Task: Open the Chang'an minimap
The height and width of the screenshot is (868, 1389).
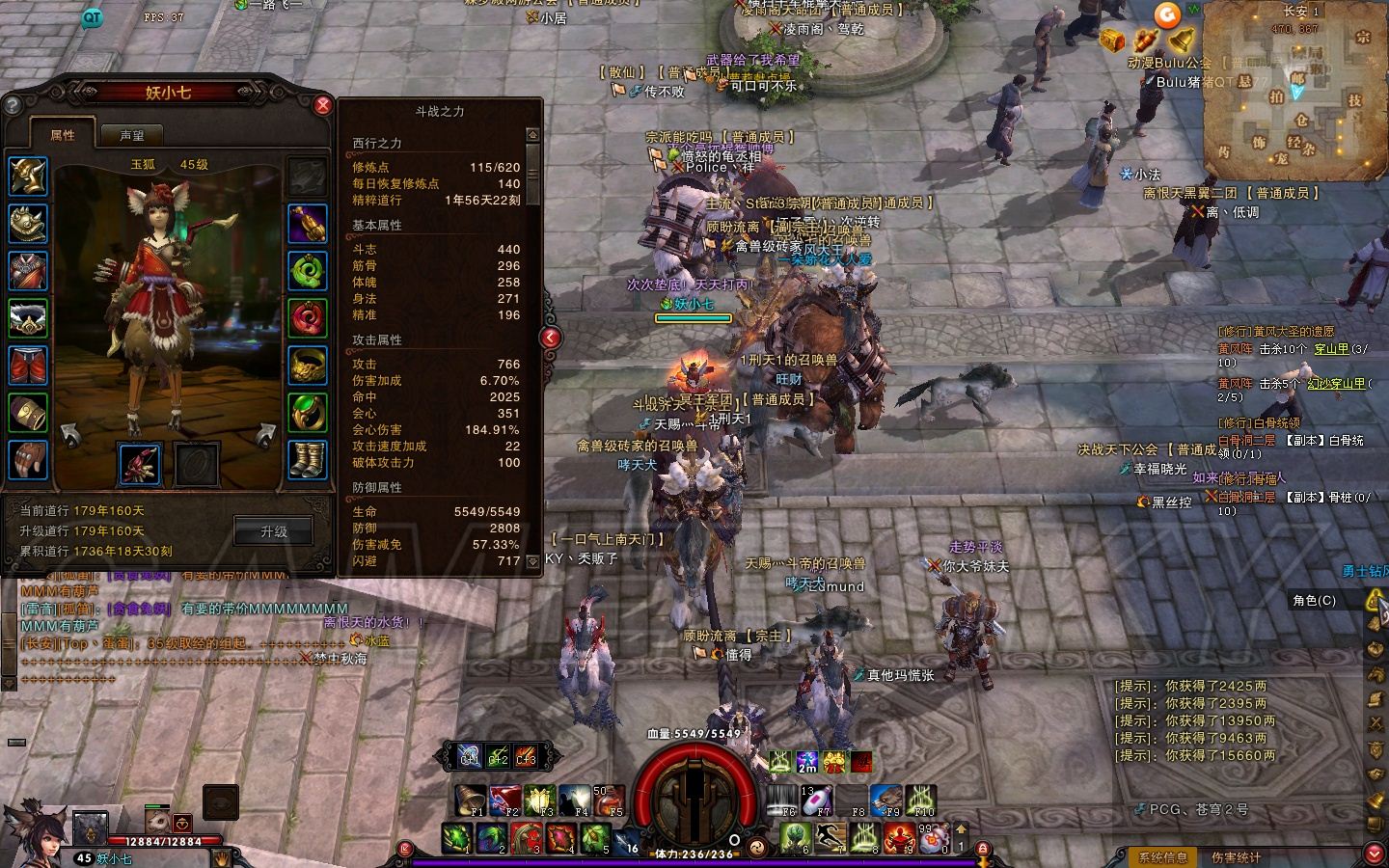Action: coord(1295,93)
